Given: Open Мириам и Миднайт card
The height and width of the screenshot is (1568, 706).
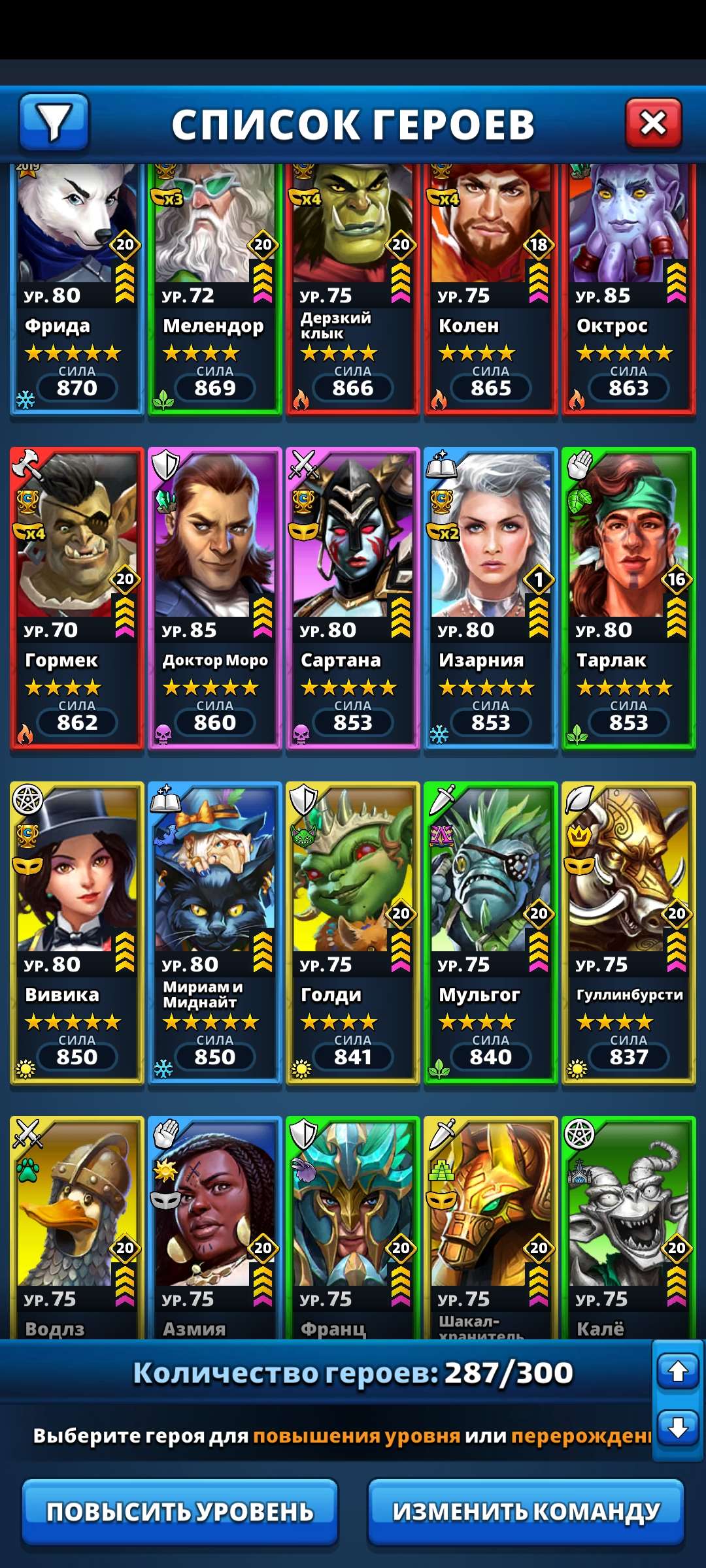Looking at the screenshot, I should [x=214, y=932].
